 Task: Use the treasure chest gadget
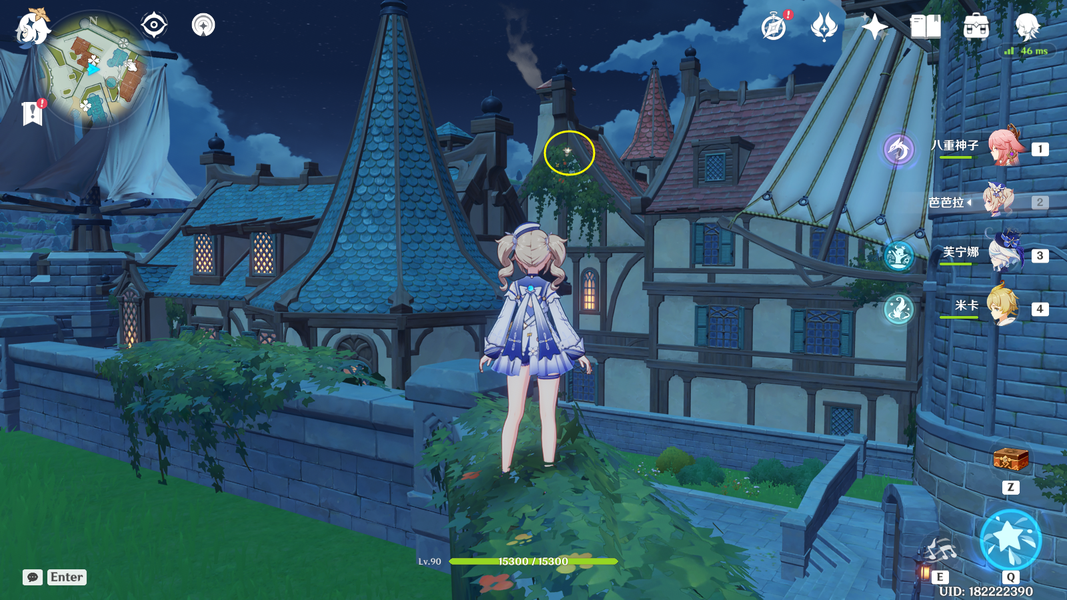point(1011,459)
